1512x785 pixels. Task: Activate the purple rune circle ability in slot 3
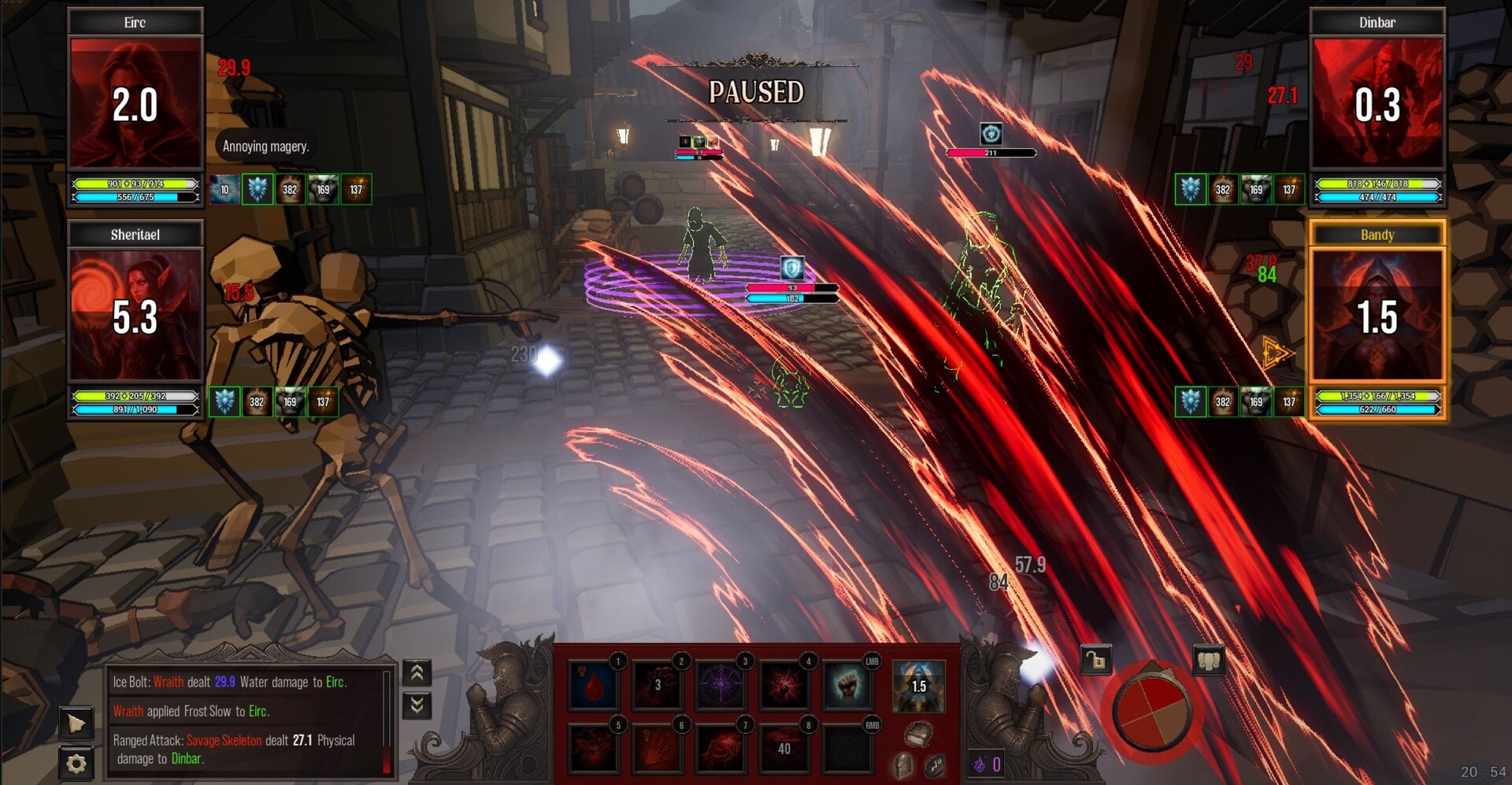click(x=721, y=686)
